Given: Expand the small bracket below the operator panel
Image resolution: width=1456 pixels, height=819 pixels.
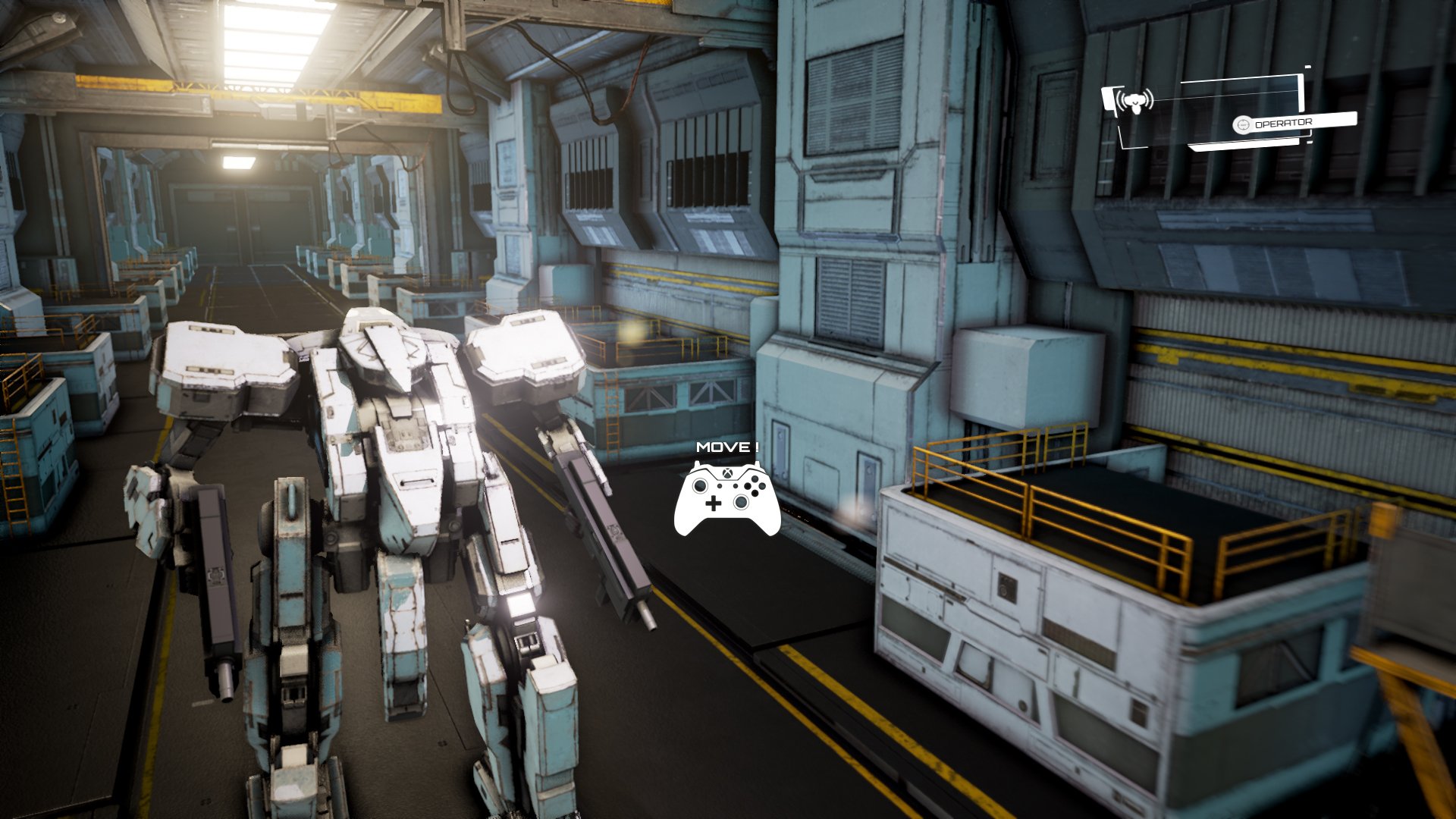Looking at the screenshot, I should click(1309, 143).
